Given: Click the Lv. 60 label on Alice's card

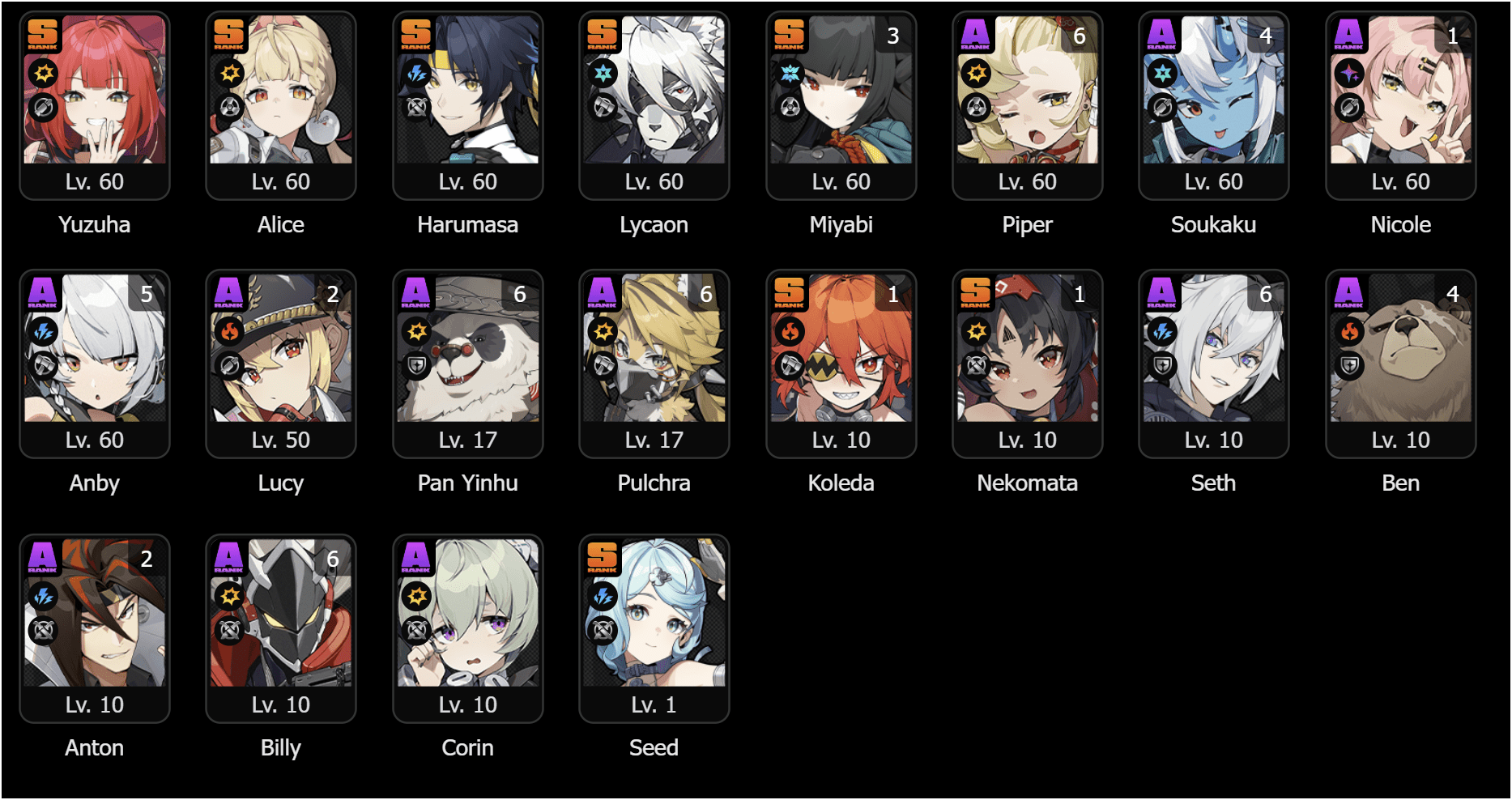Looking at the screenshot, I should click(x=280, y=181).
